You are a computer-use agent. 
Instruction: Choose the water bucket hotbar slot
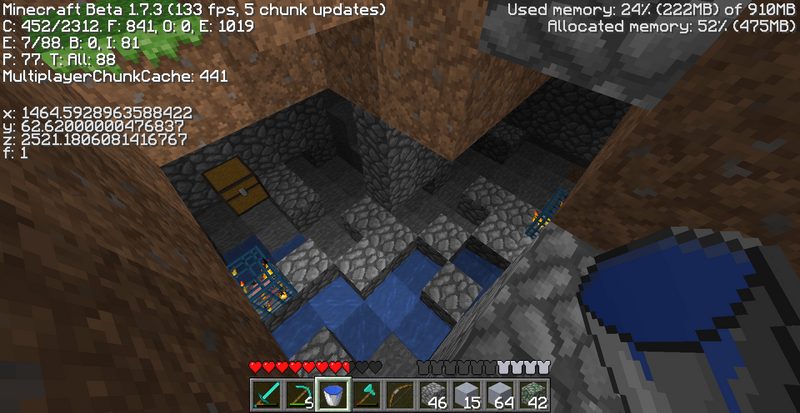pos(332,393)
